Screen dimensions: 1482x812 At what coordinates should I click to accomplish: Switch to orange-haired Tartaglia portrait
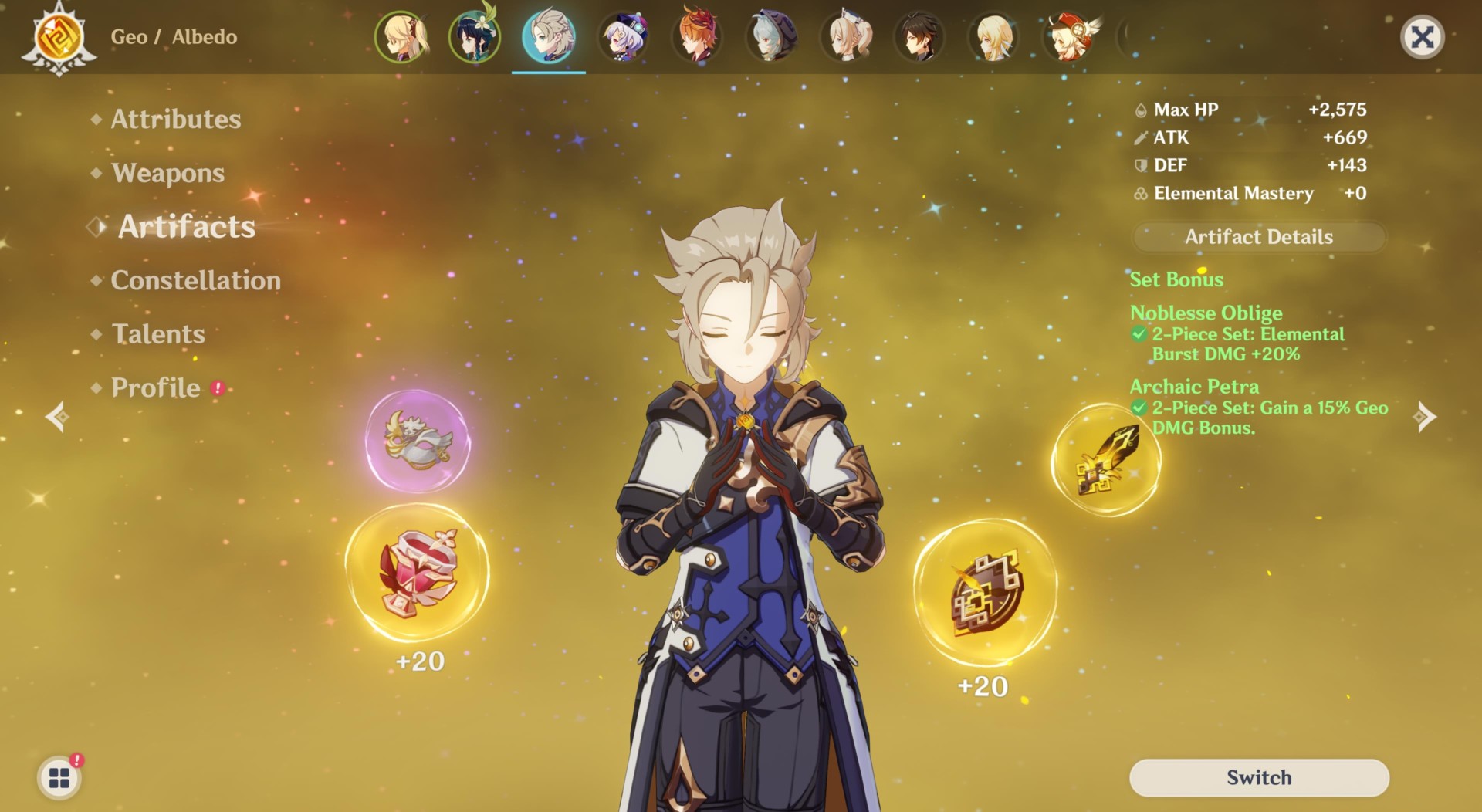click(698, 37)
